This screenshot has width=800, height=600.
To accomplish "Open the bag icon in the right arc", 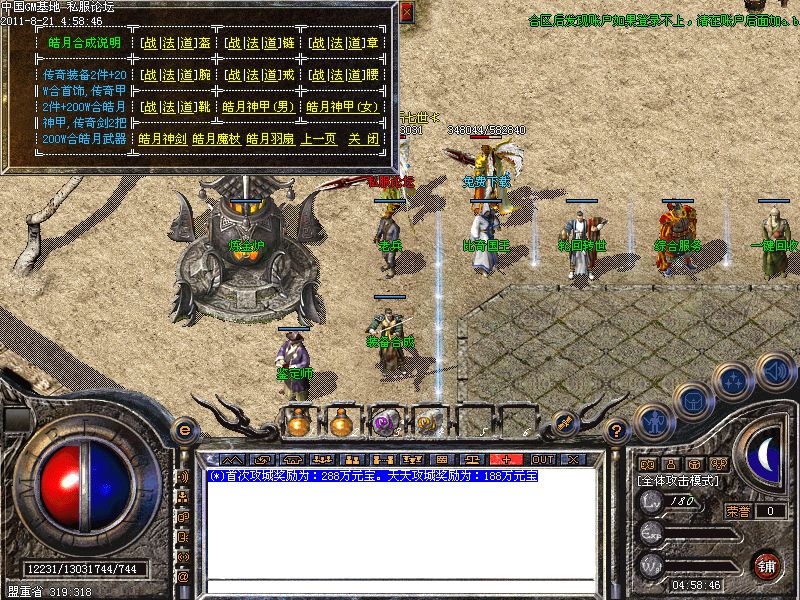I will pos(693,401).
